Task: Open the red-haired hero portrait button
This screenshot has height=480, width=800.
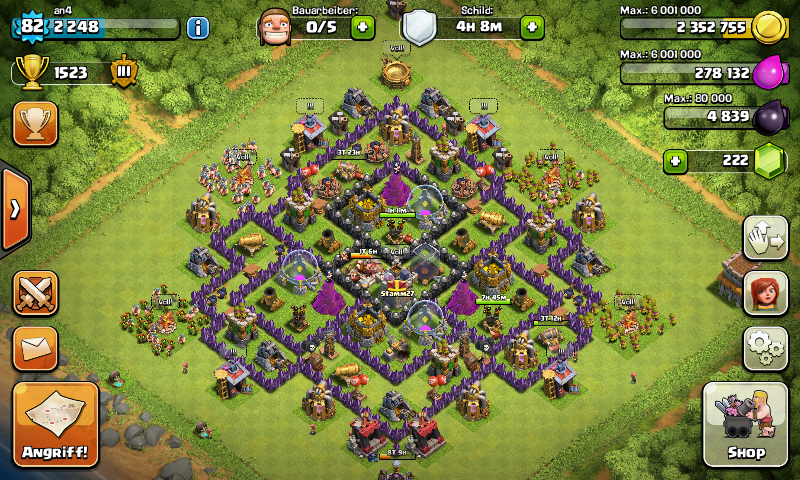Action: 764,293
